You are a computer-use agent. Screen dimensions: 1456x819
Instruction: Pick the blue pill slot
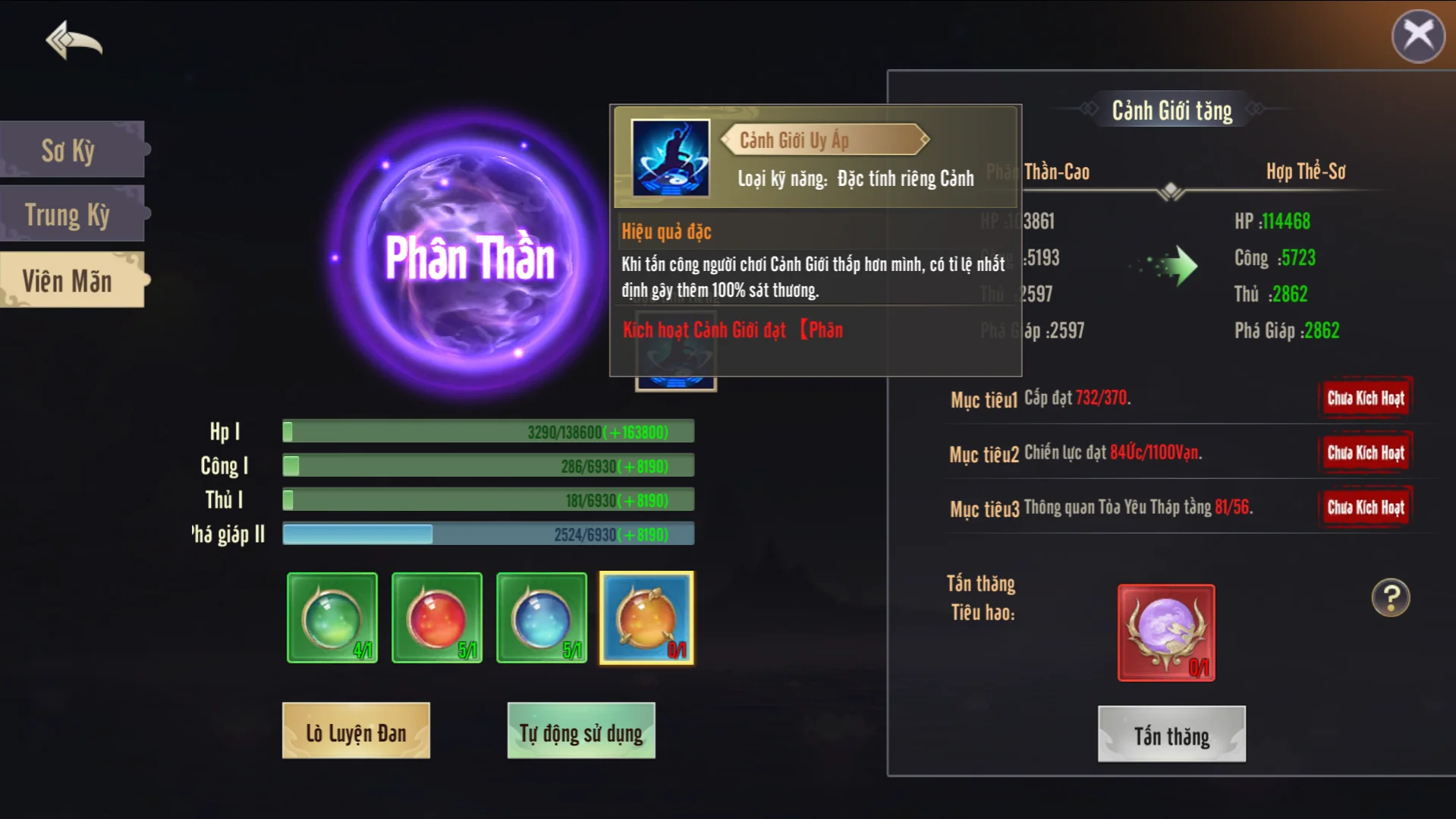pos(541,618)
